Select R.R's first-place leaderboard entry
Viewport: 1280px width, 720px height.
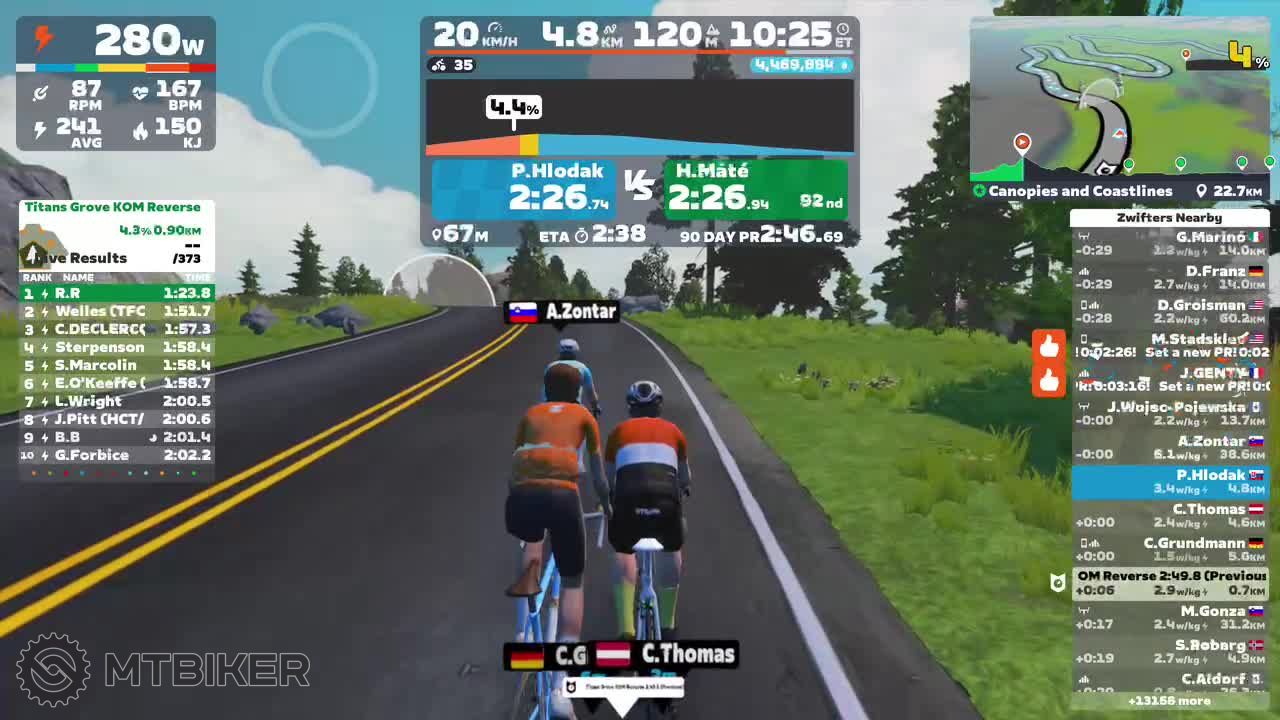pyautogui.click(x=116, y=293)
